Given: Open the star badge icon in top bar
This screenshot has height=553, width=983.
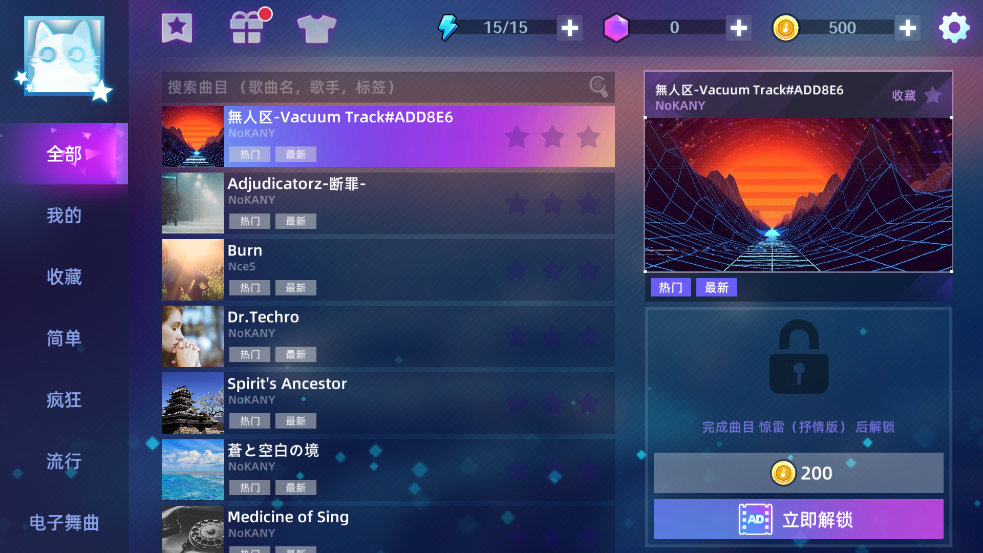Looking at the screenshot, I should [177, 27].
